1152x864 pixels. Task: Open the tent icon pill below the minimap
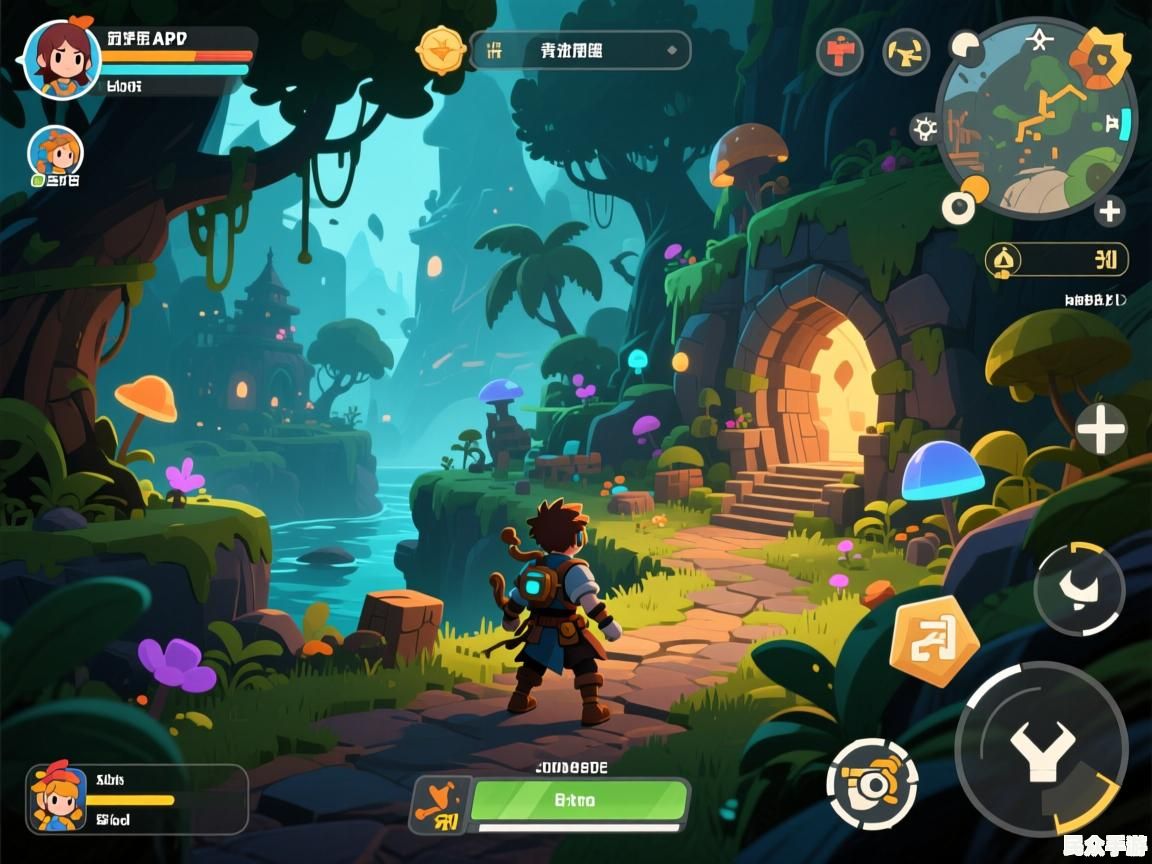[1056, 260]
